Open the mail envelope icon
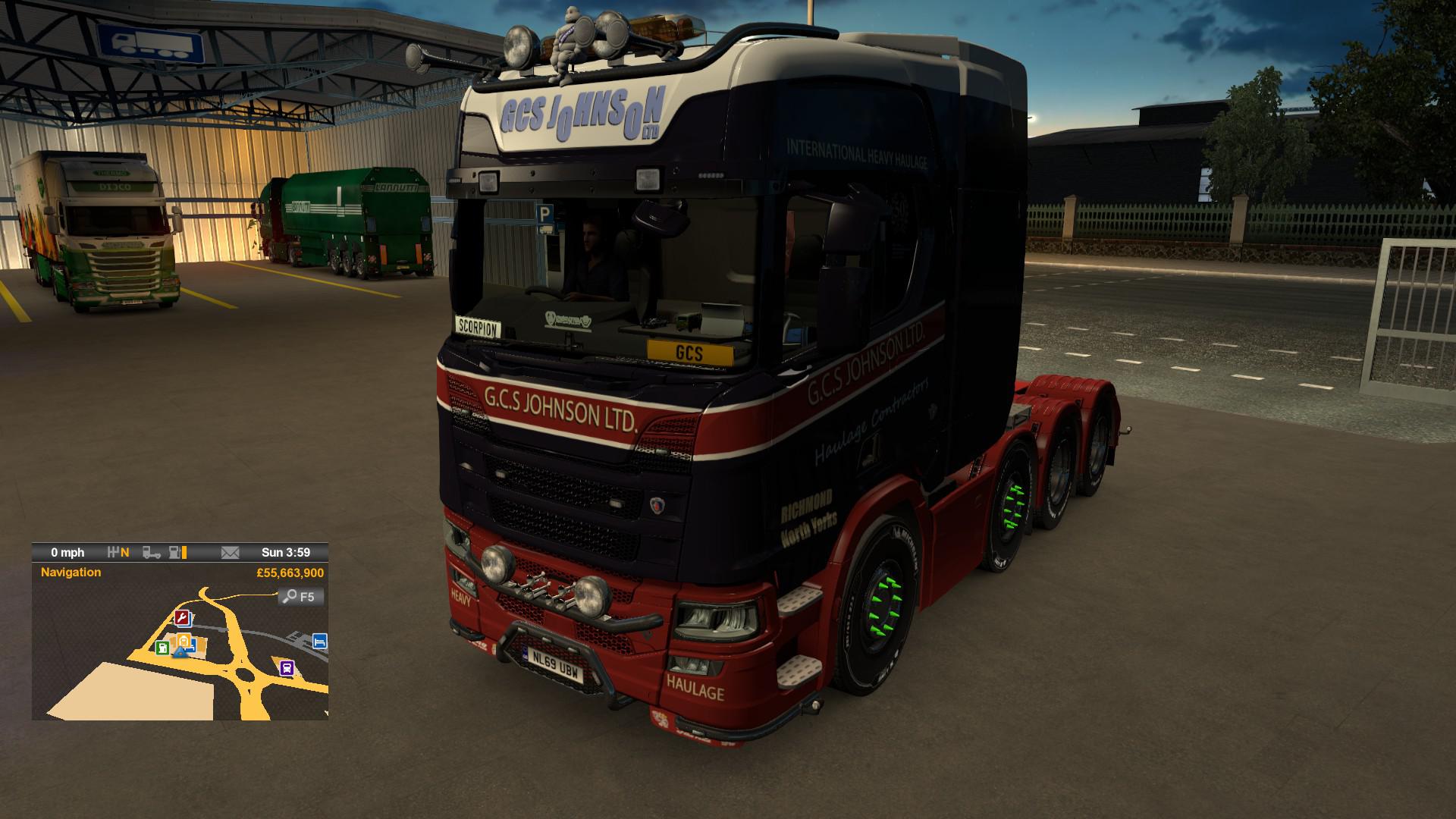 point(230,553)
